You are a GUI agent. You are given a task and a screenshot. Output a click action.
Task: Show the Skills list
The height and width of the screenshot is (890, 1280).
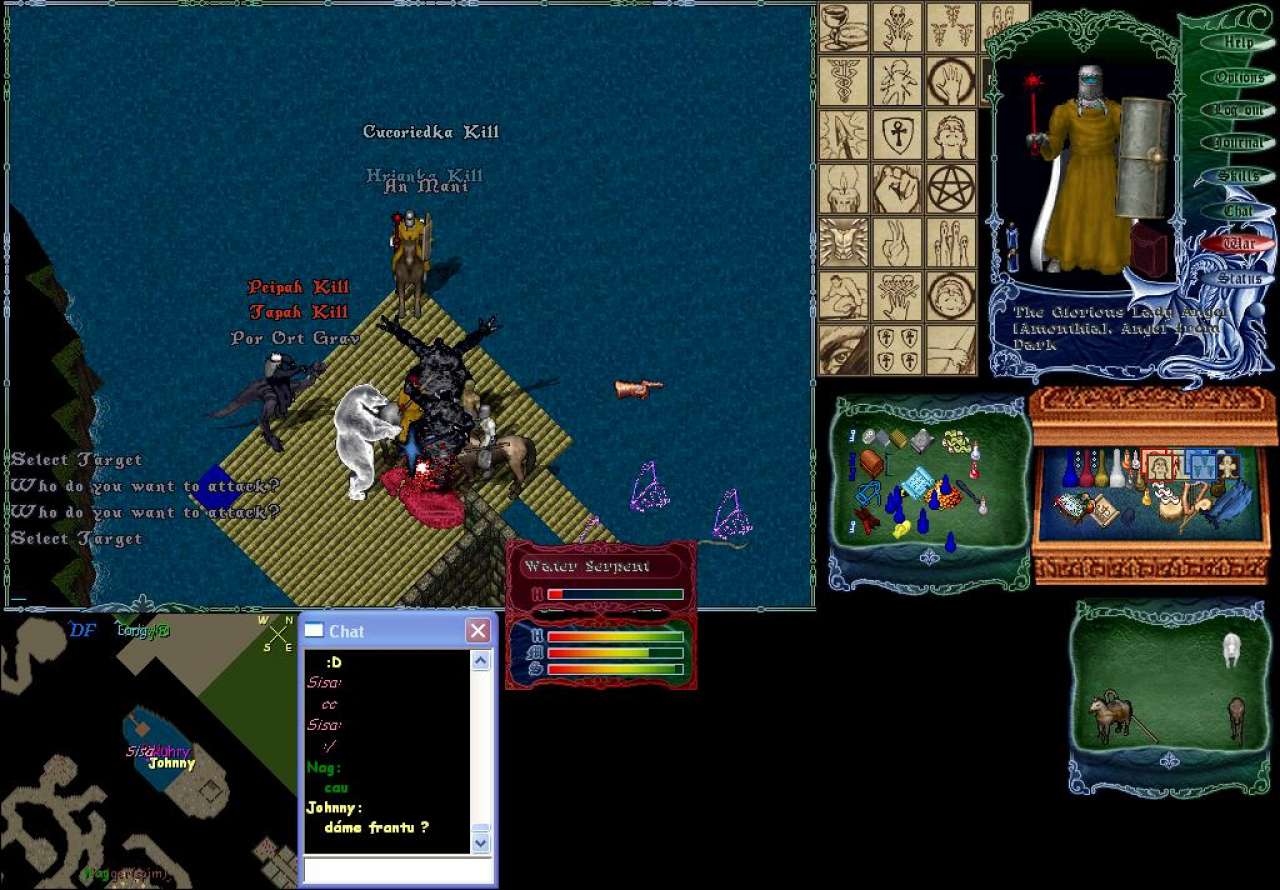[x=1238, y=176]
